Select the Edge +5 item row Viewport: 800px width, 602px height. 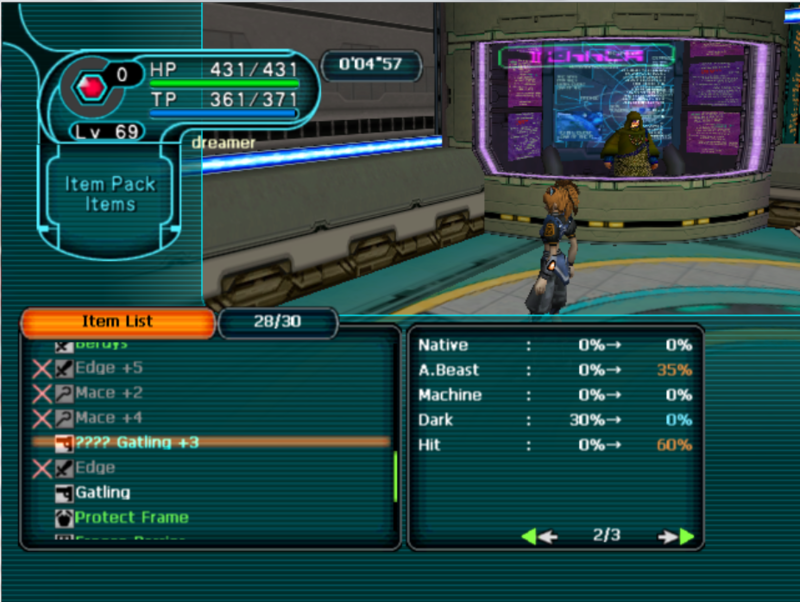point(108,368)
